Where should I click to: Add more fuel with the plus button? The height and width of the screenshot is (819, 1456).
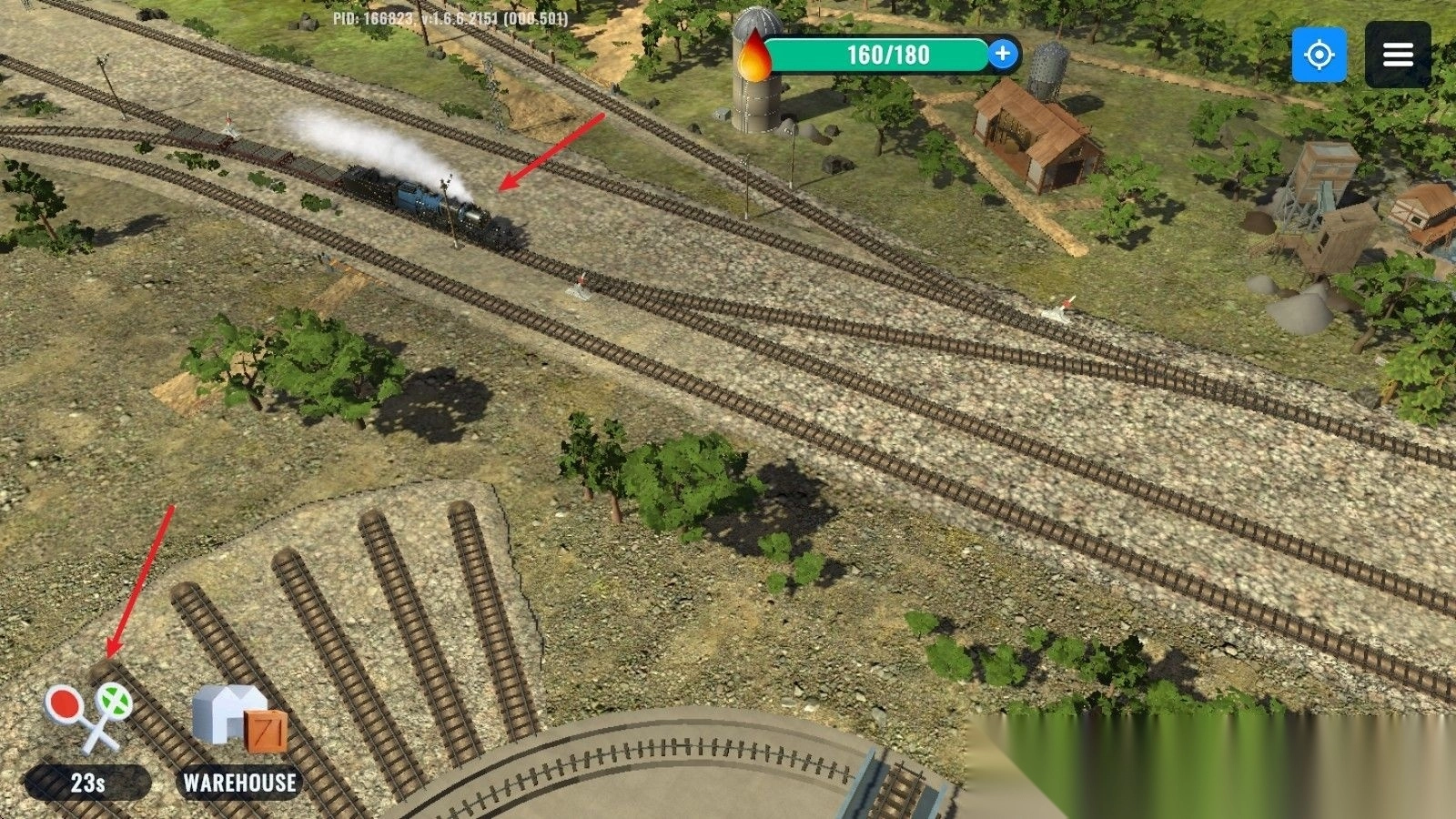1002,54
